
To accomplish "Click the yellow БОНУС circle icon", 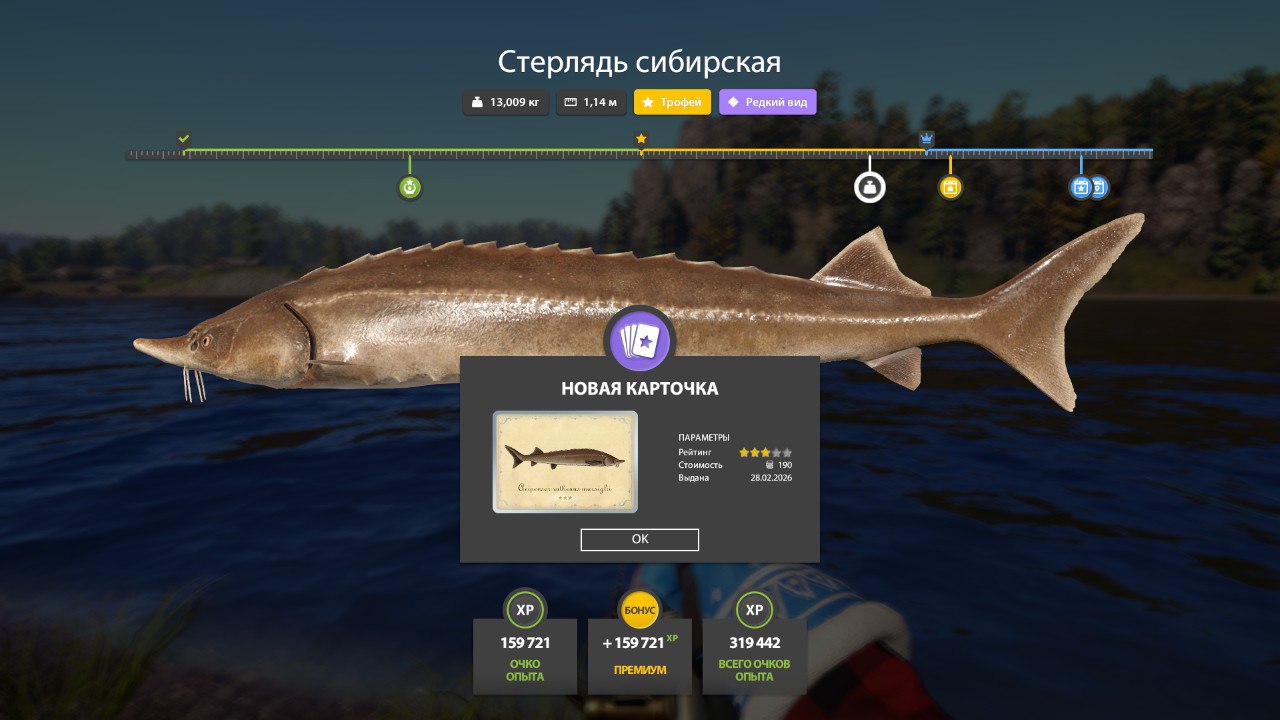I will coord(639,607).
